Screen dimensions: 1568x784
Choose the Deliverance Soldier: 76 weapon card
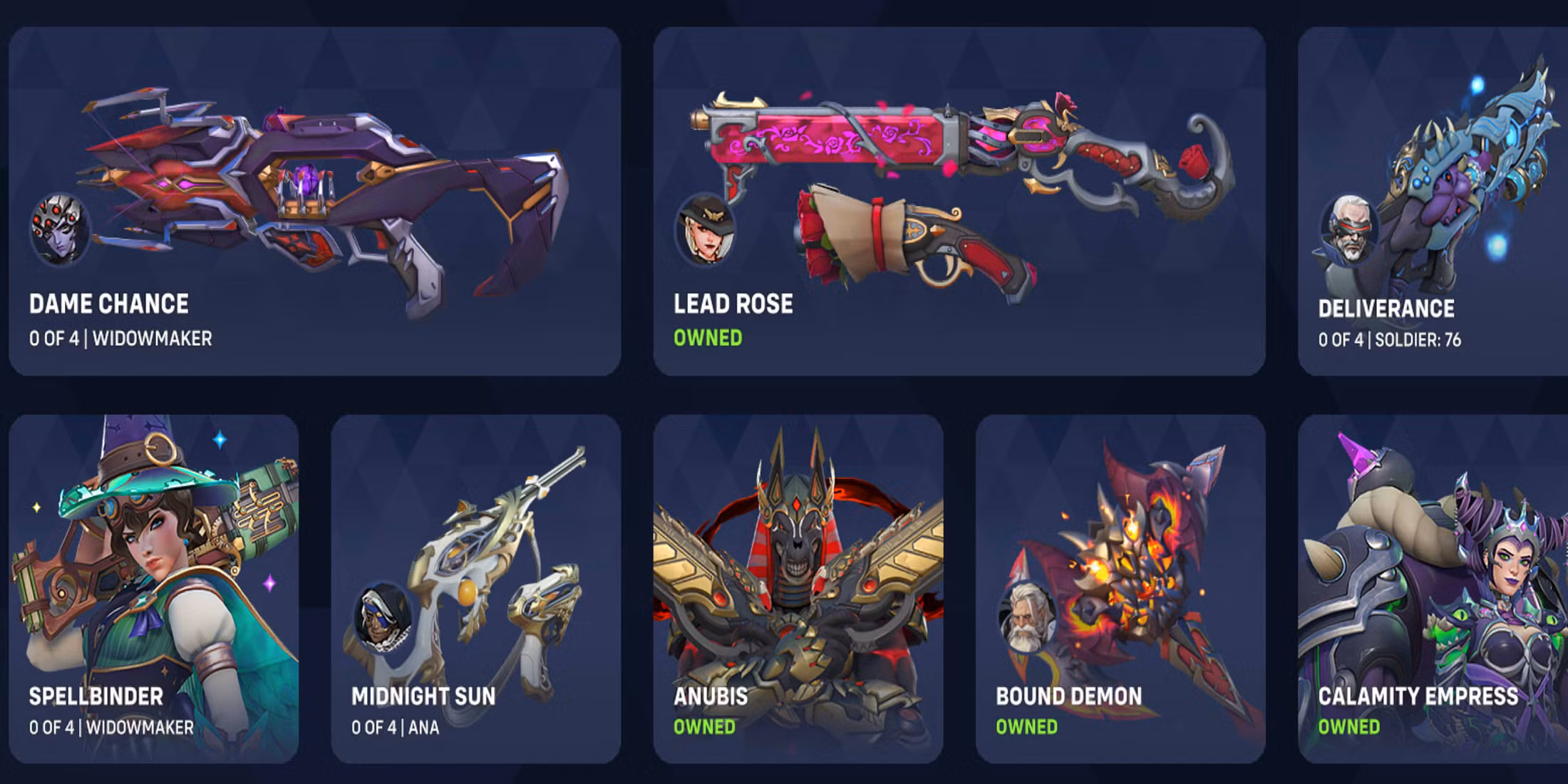[1433, 201]
